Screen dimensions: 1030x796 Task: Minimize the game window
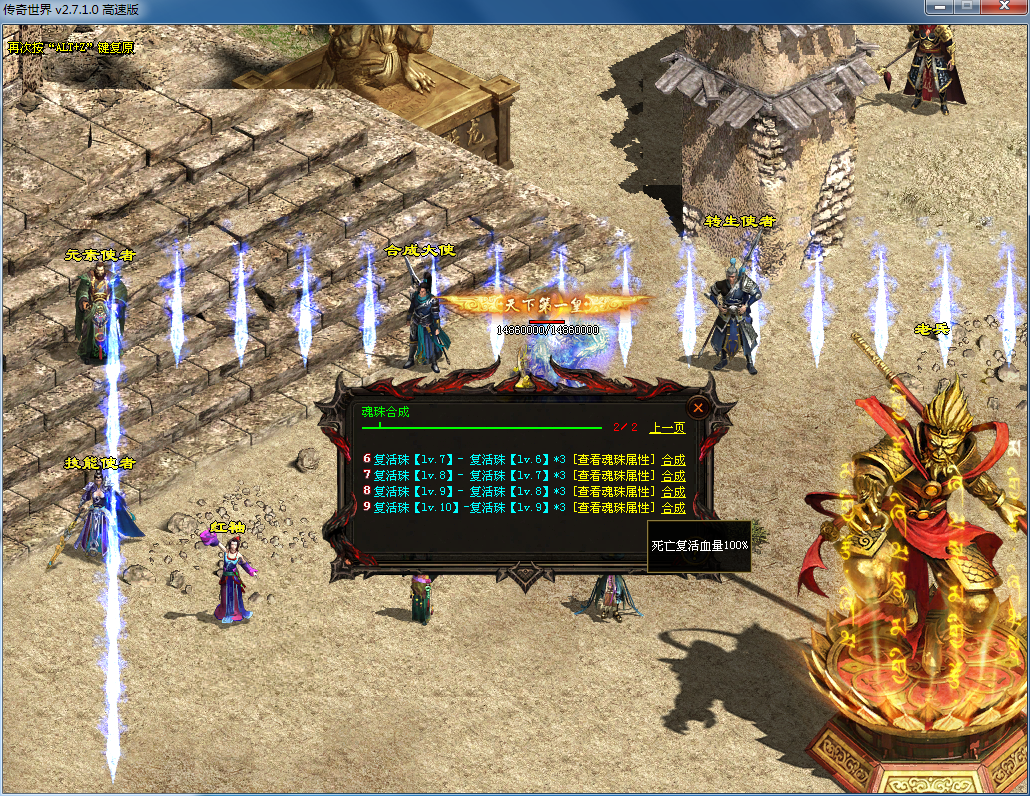tap(938, 8)
